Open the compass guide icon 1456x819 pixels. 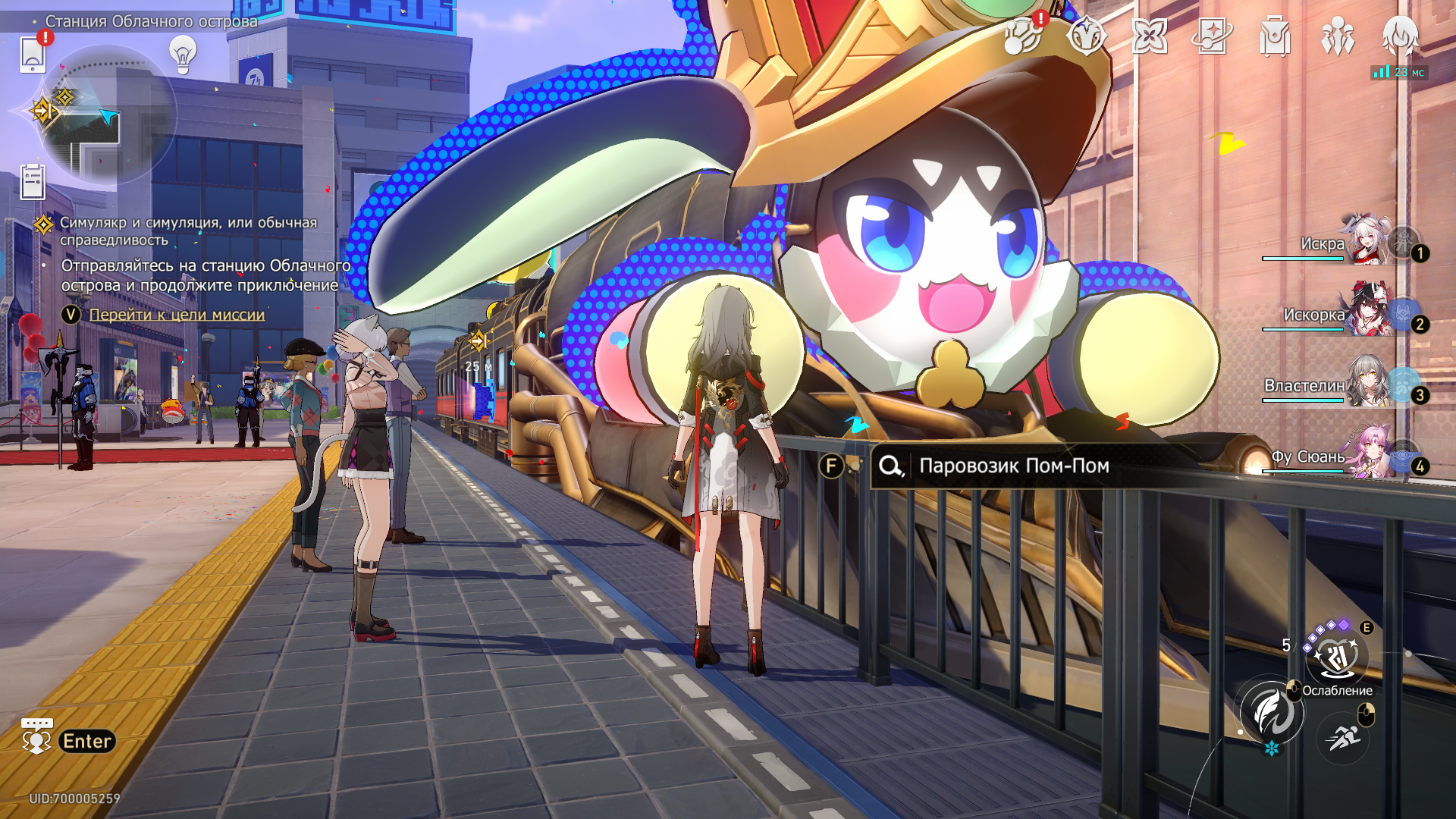[1086, 36]
